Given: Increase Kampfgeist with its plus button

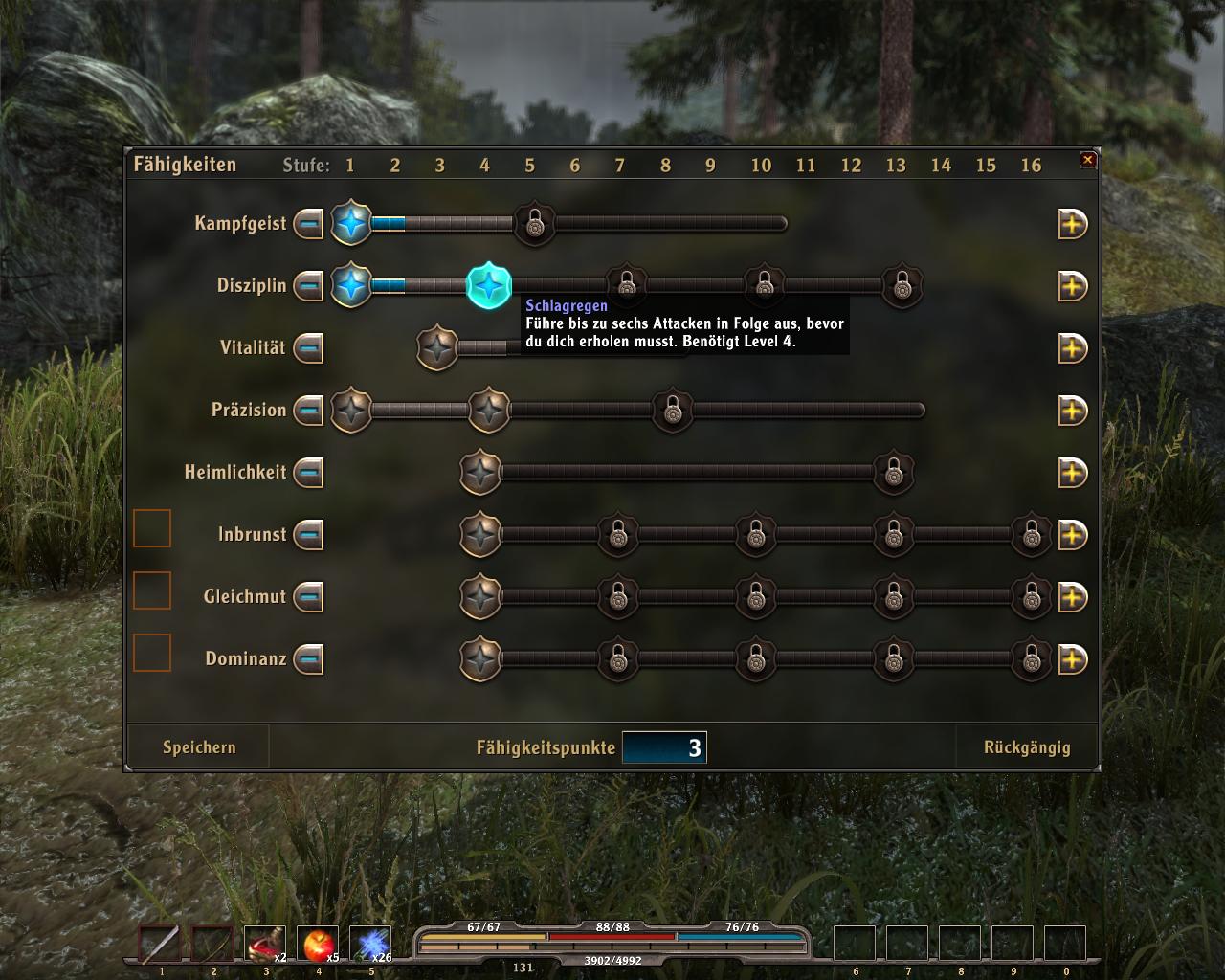Looking at the screenshot, I should 1072,224.
